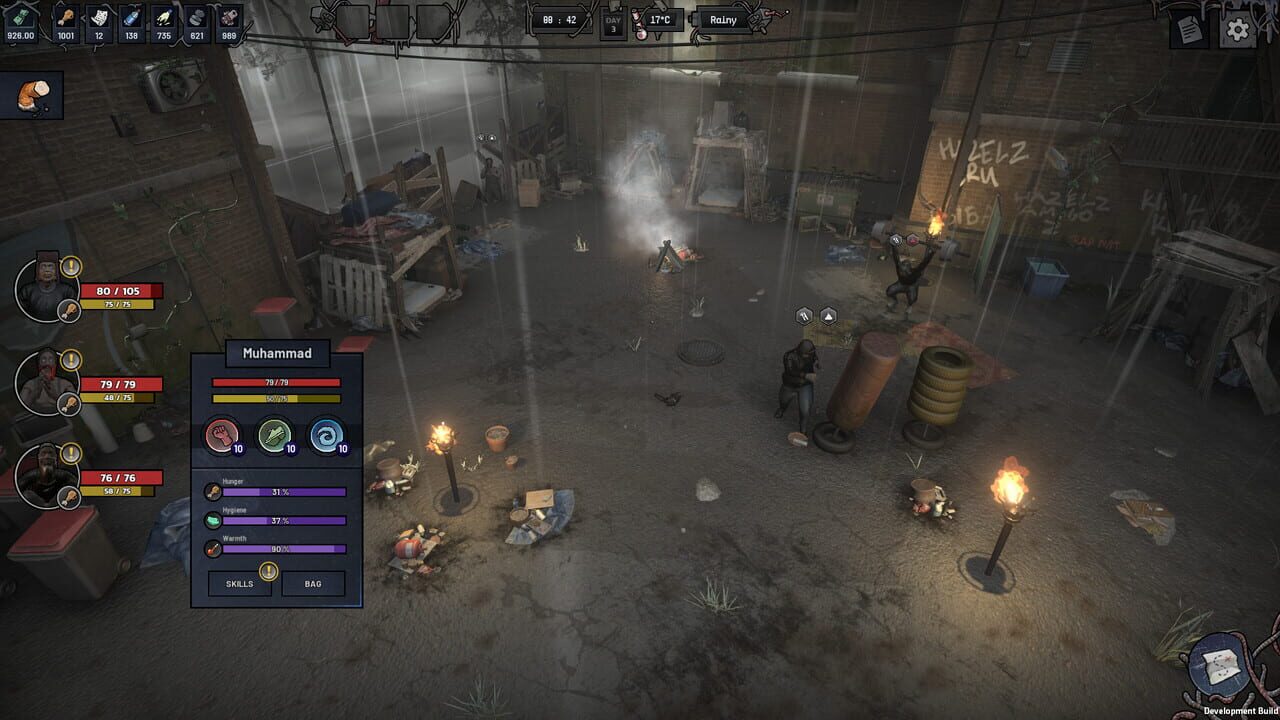
Task: Click the water bottle resource icon
Action: point(131,17)
